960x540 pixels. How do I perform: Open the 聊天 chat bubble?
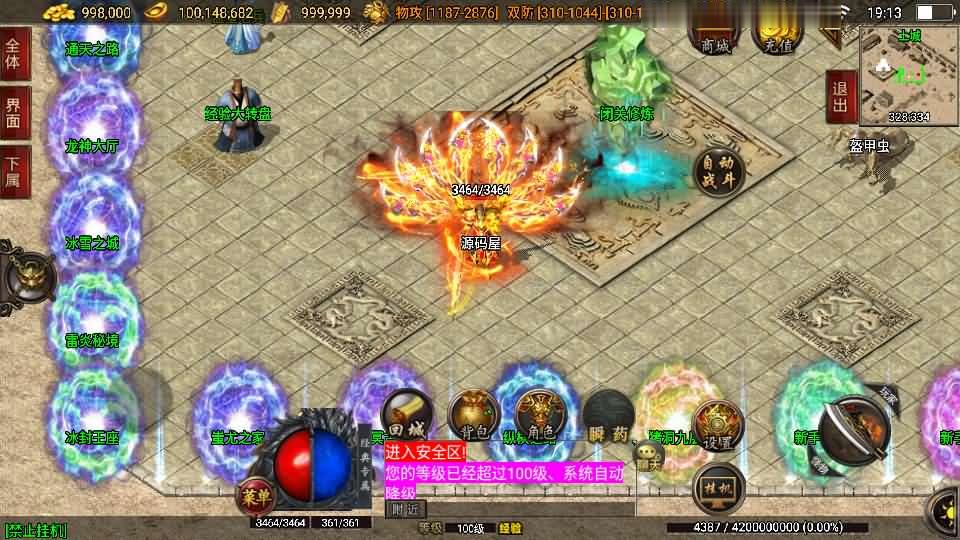pyautogui.click(x=649, y=457)
